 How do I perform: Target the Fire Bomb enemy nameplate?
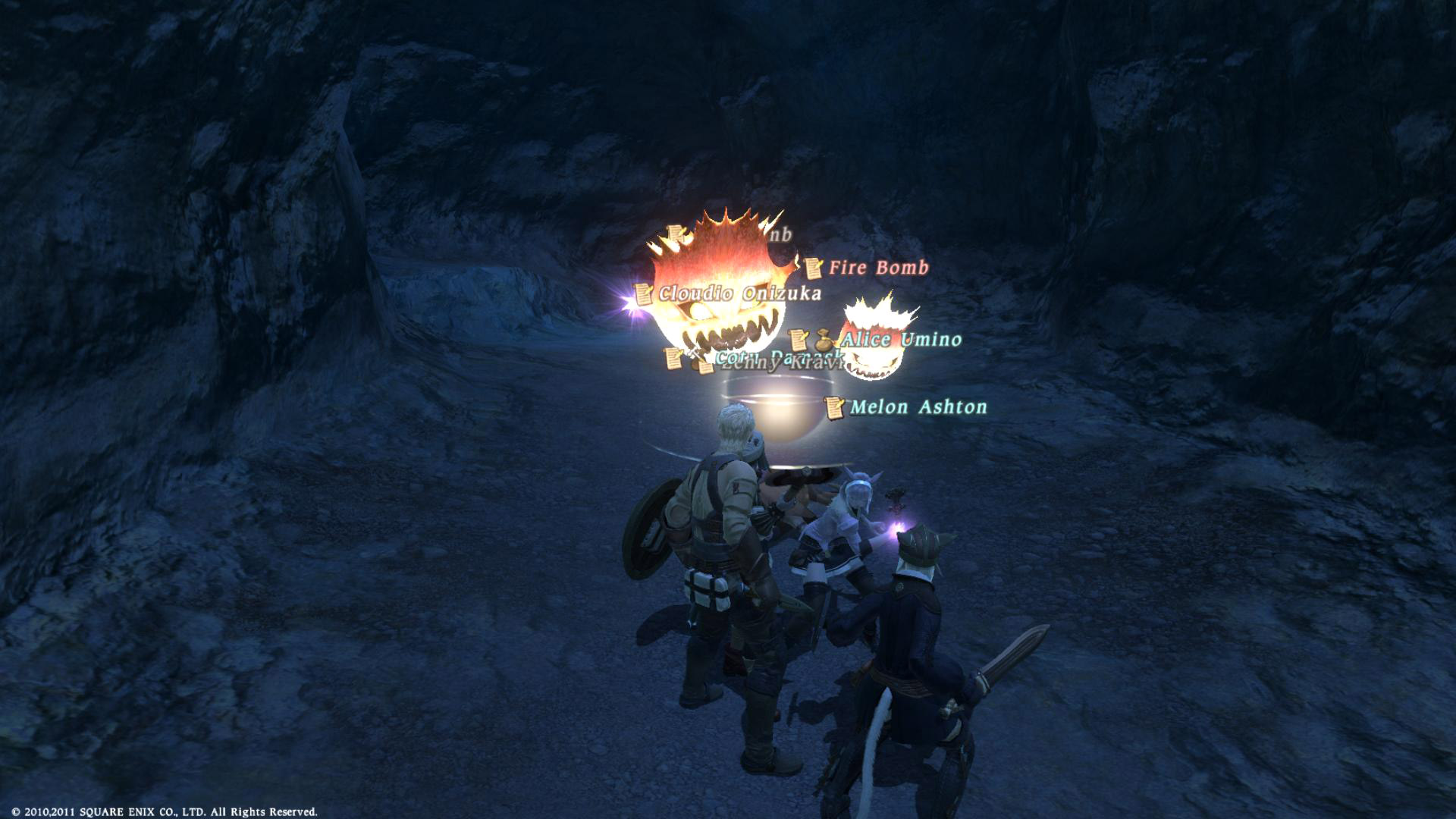coord(878,268)
